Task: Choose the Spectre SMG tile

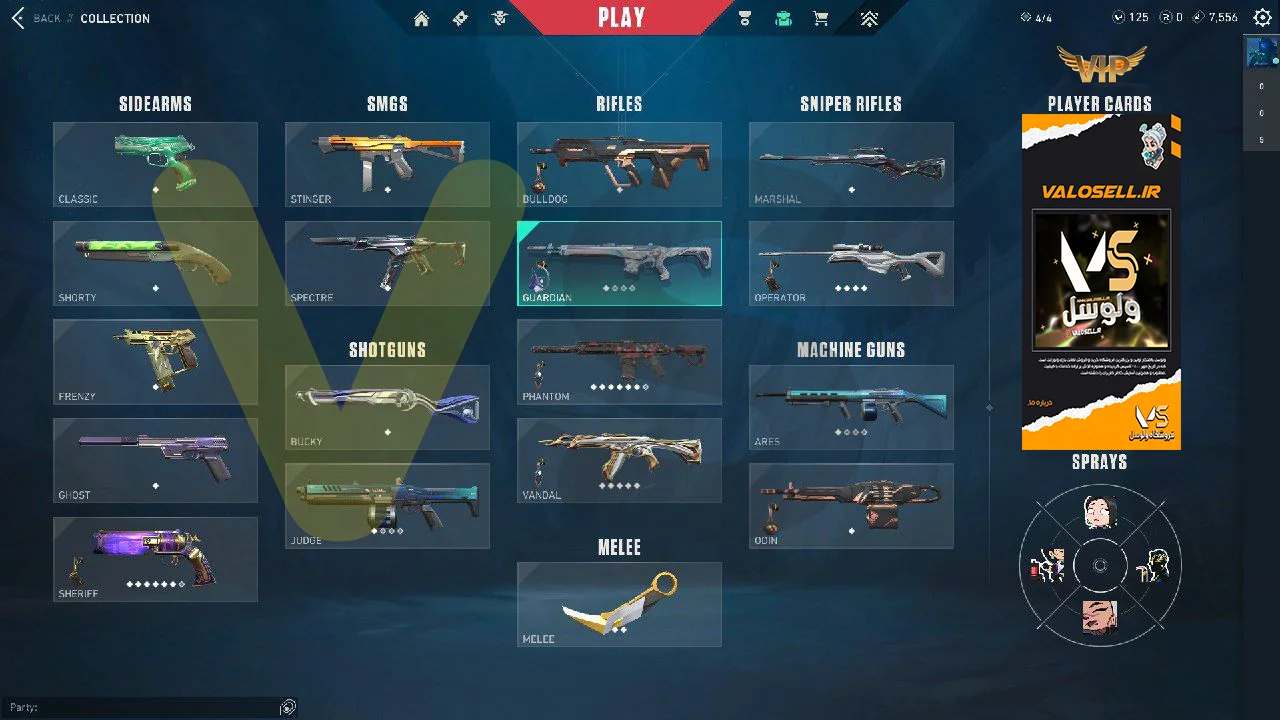Action: point(387,263)
